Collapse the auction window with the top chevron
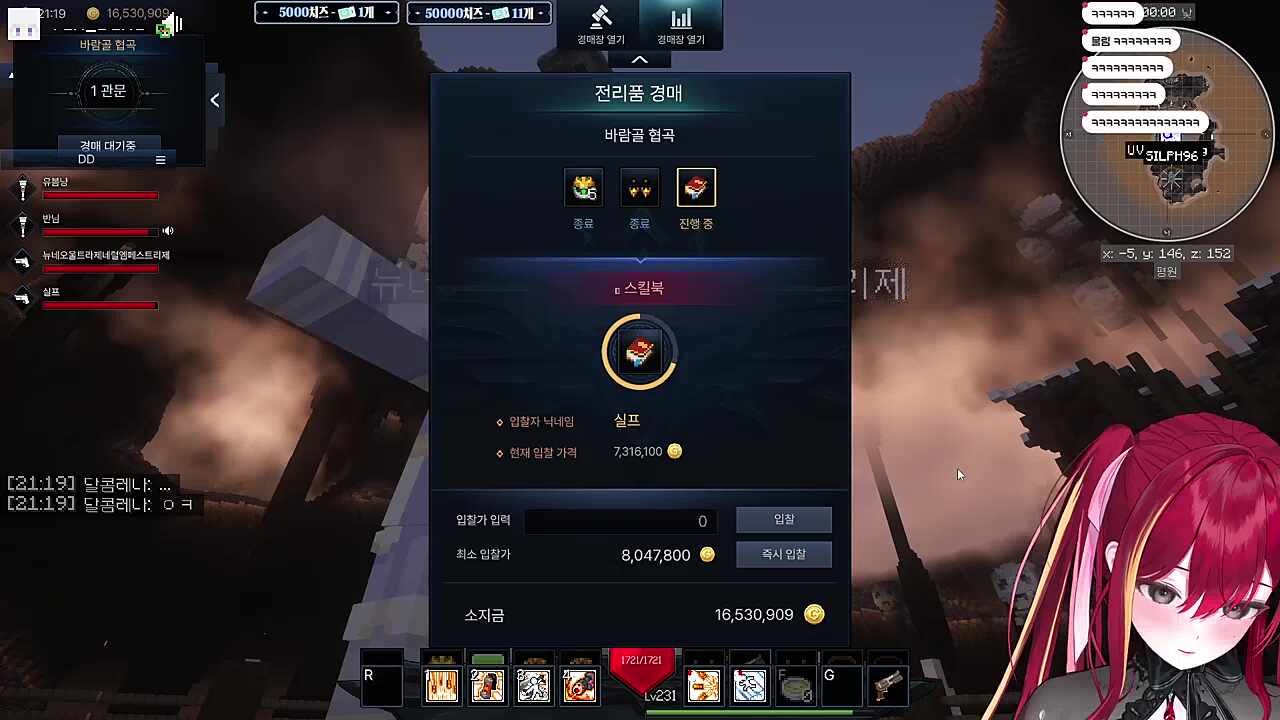Screen dimensions: 1280x720 [639, 59]
